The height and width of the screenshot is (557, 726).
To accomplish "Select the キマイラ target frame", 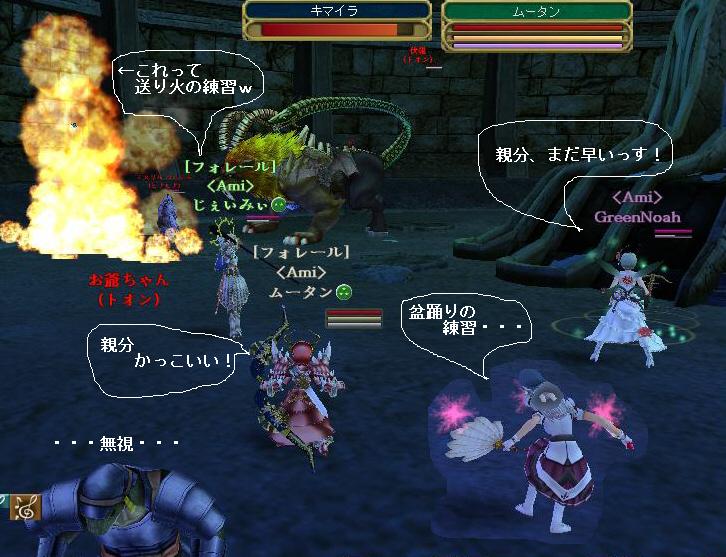I will tap(337, 22).
